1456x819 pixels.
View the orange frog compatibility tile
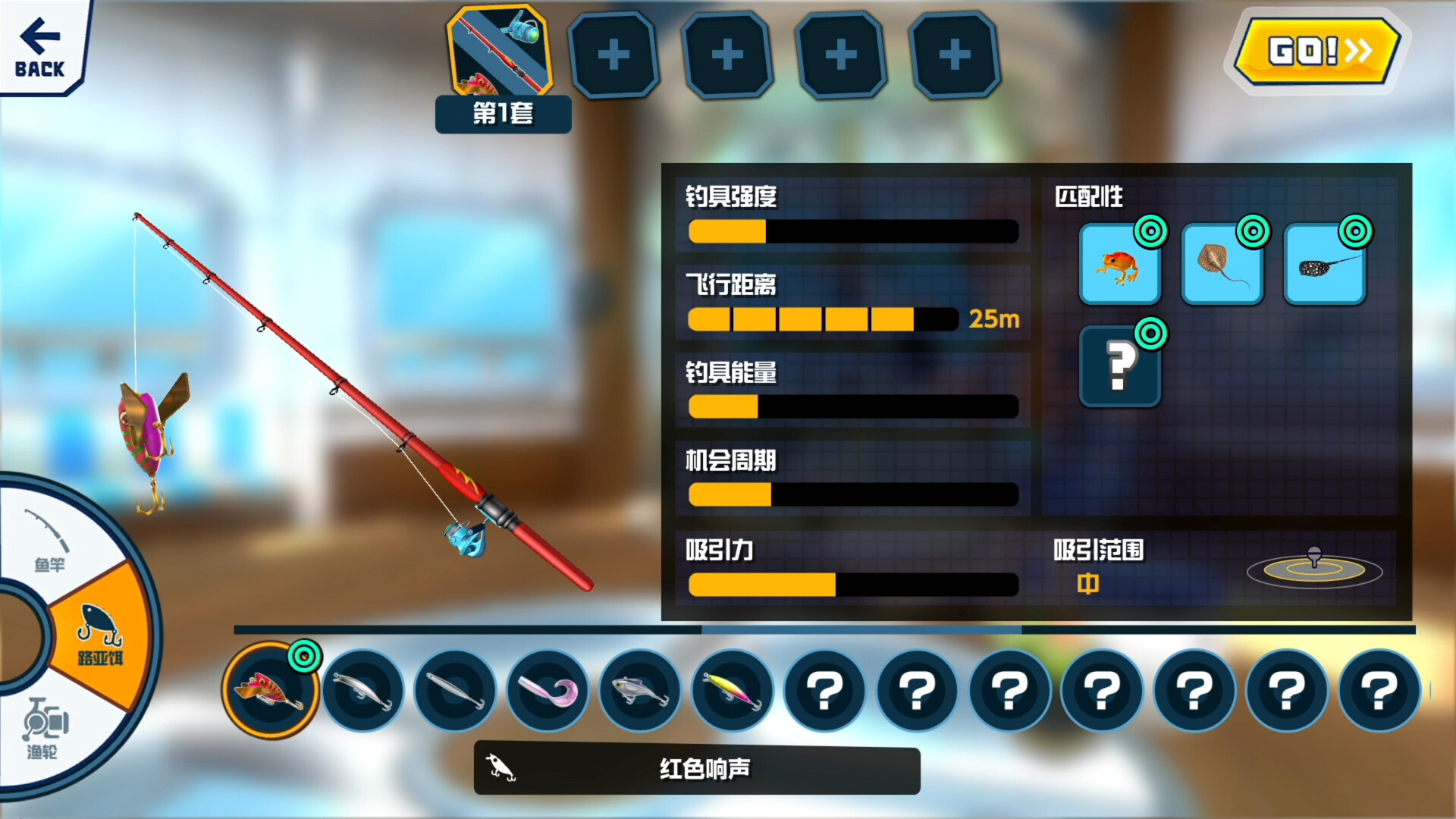click(1119, 265)
